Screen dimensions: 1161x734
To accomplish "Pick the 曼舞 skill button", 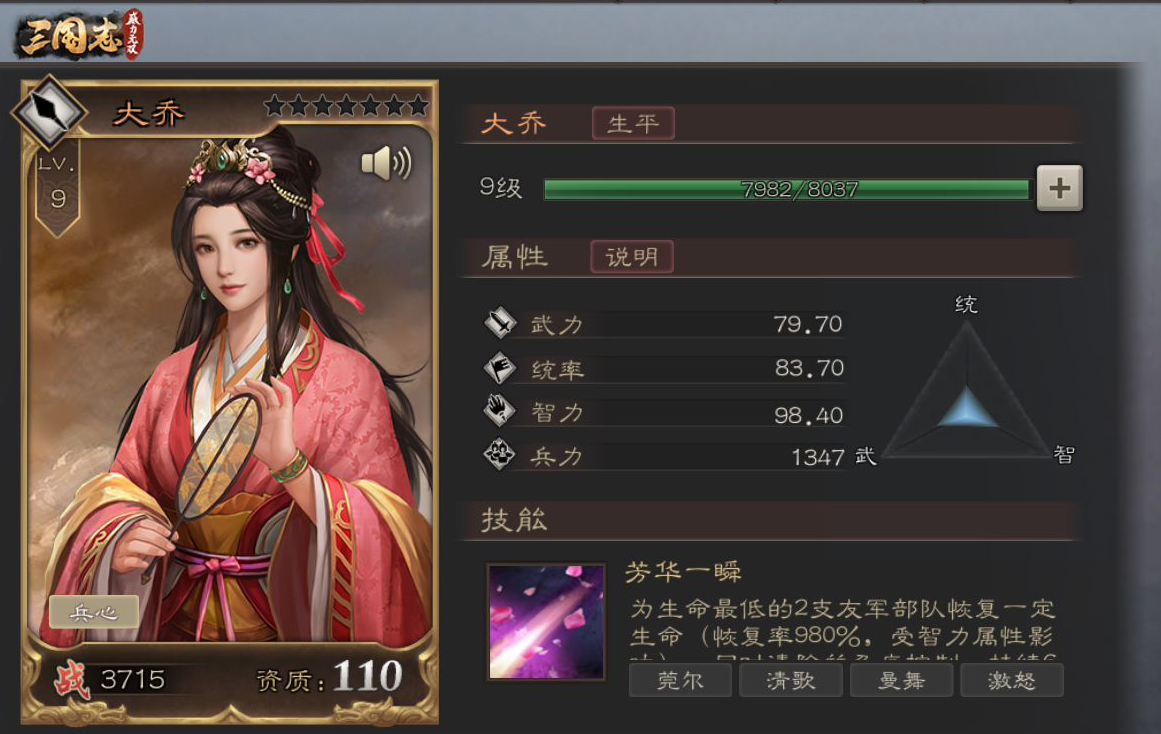I will 901,681.
